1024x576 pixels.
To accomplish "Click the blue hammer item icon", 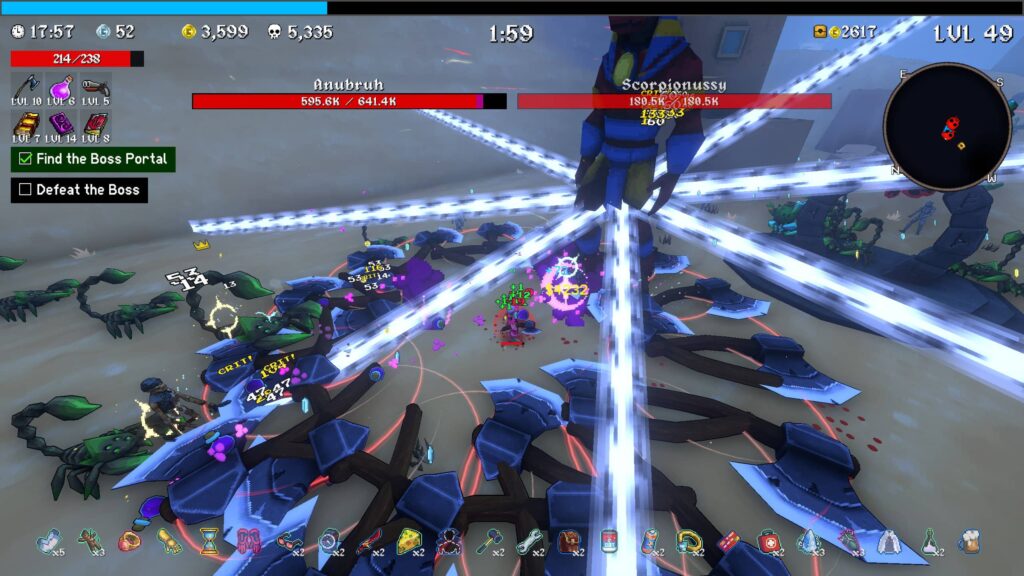I will [x=488, y=541].
